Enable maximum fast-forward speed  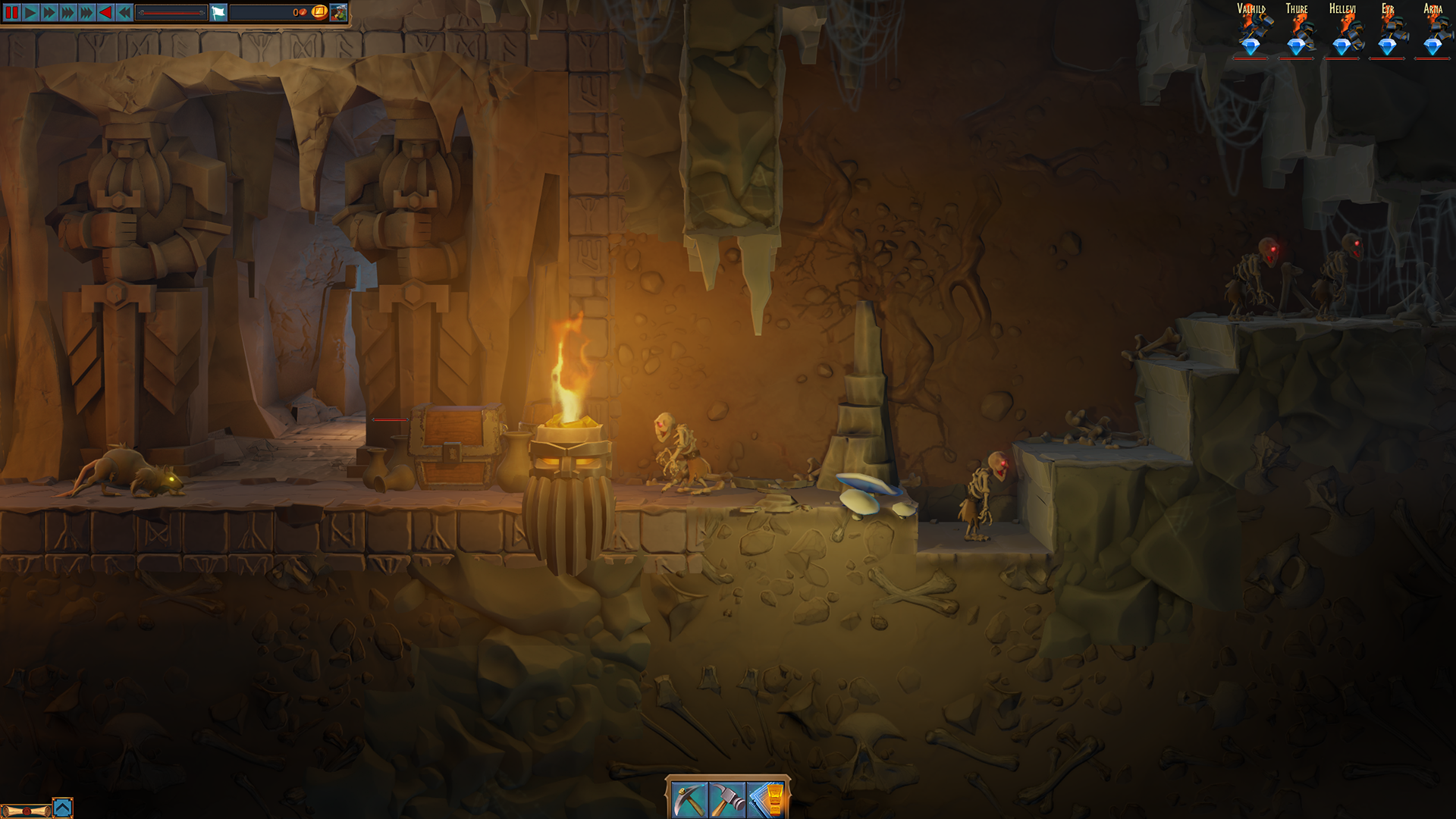point(86,13)
